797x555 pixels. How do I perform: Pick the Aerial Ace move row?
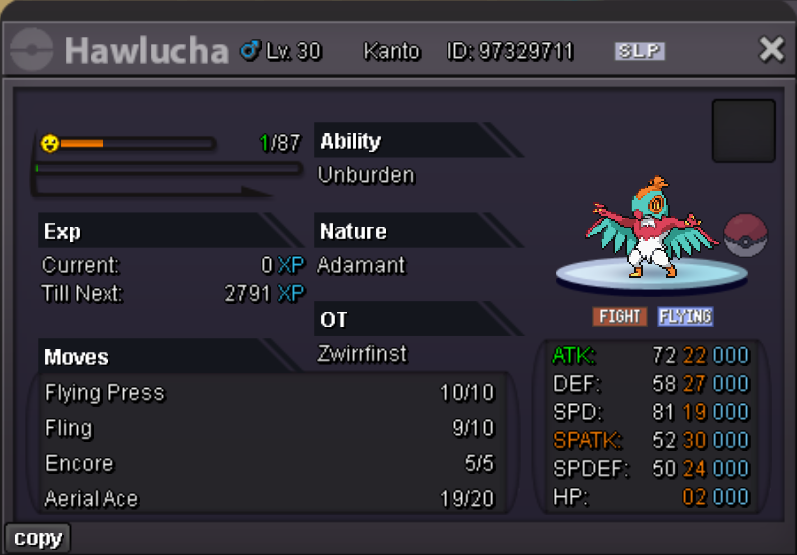click(268, 498)
